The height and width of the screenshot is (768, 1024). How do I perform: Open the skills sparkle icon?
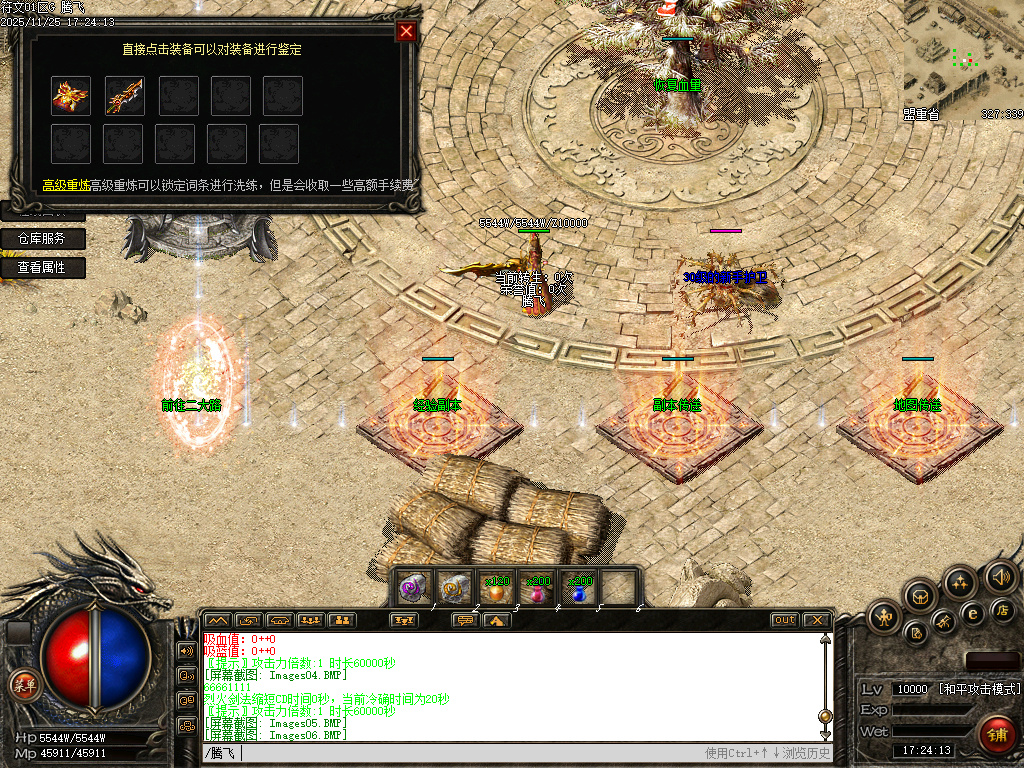coord(960,582)
